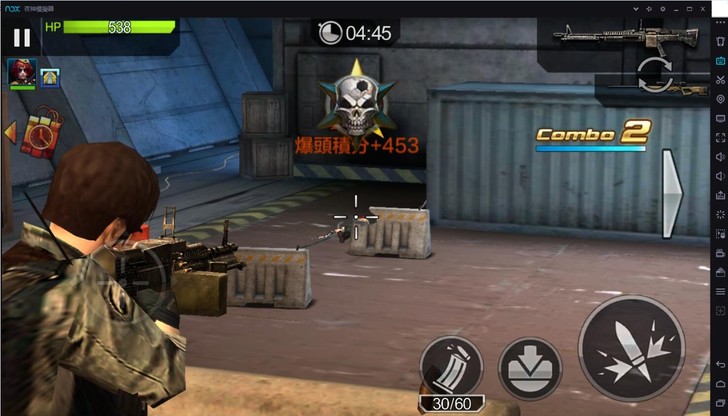Move left with the orange arrow
The height and width of the screenshot is (416, 728).
(x=7, y=130)
